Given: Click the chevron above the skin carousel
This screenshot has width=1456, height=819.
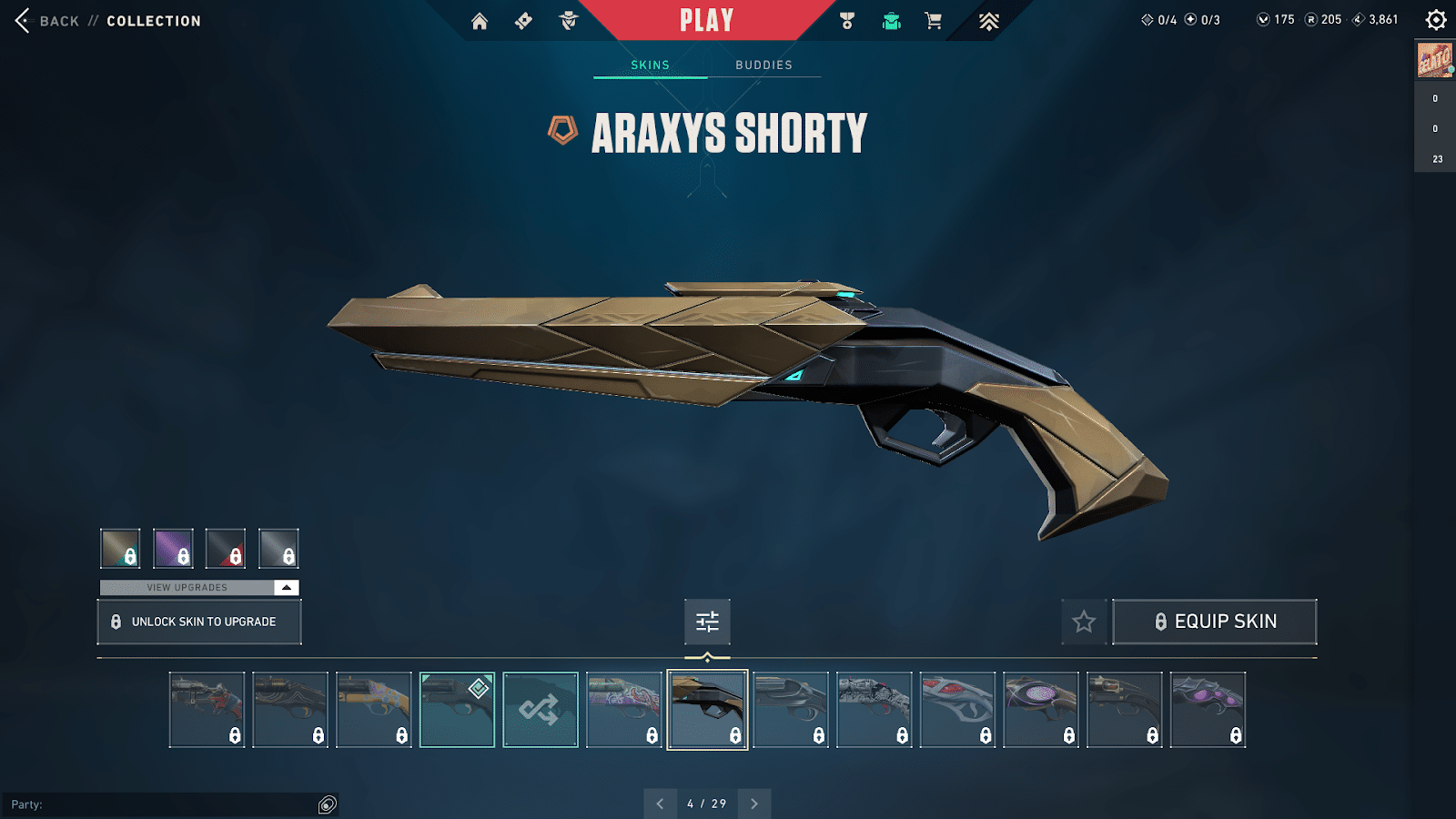Looking at the screenshot, I should point(707,654).
